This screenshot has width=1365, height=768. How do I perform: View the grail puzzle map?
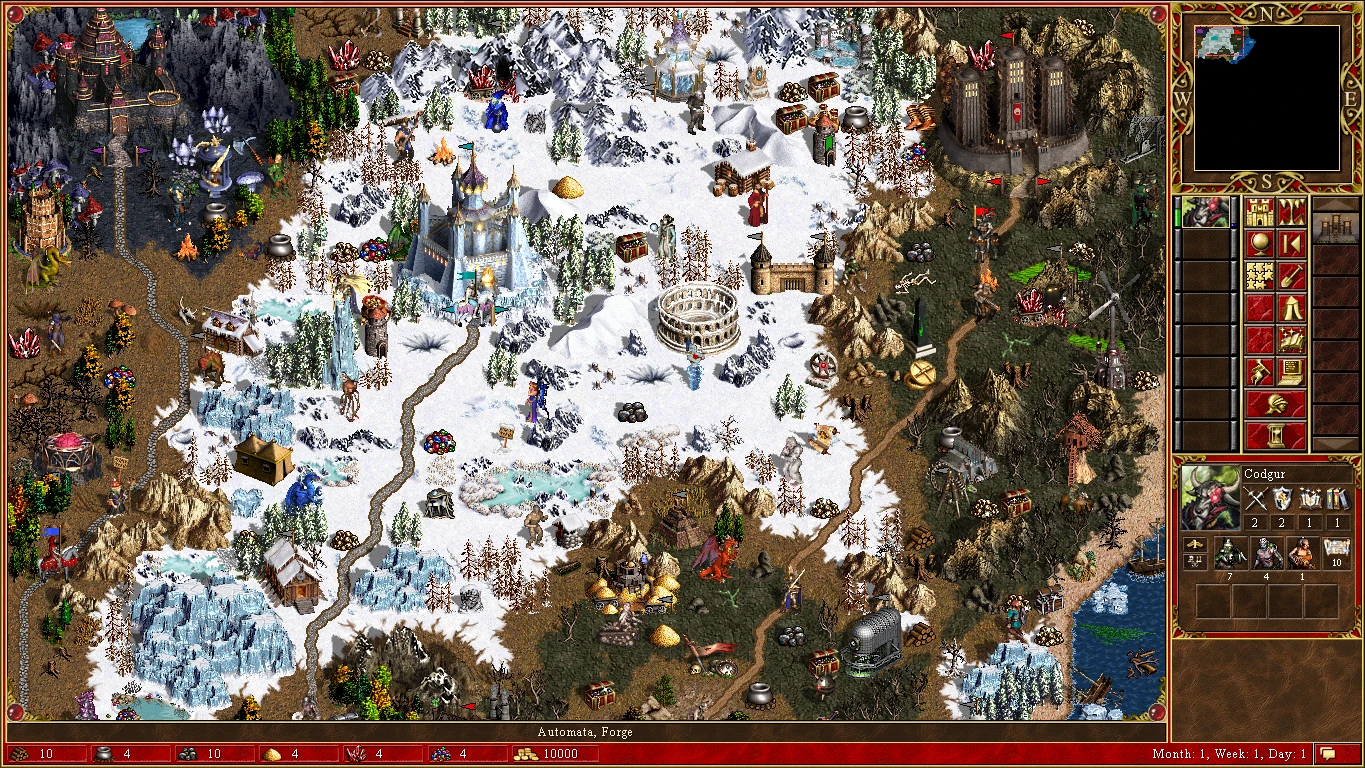point(1261,275)
